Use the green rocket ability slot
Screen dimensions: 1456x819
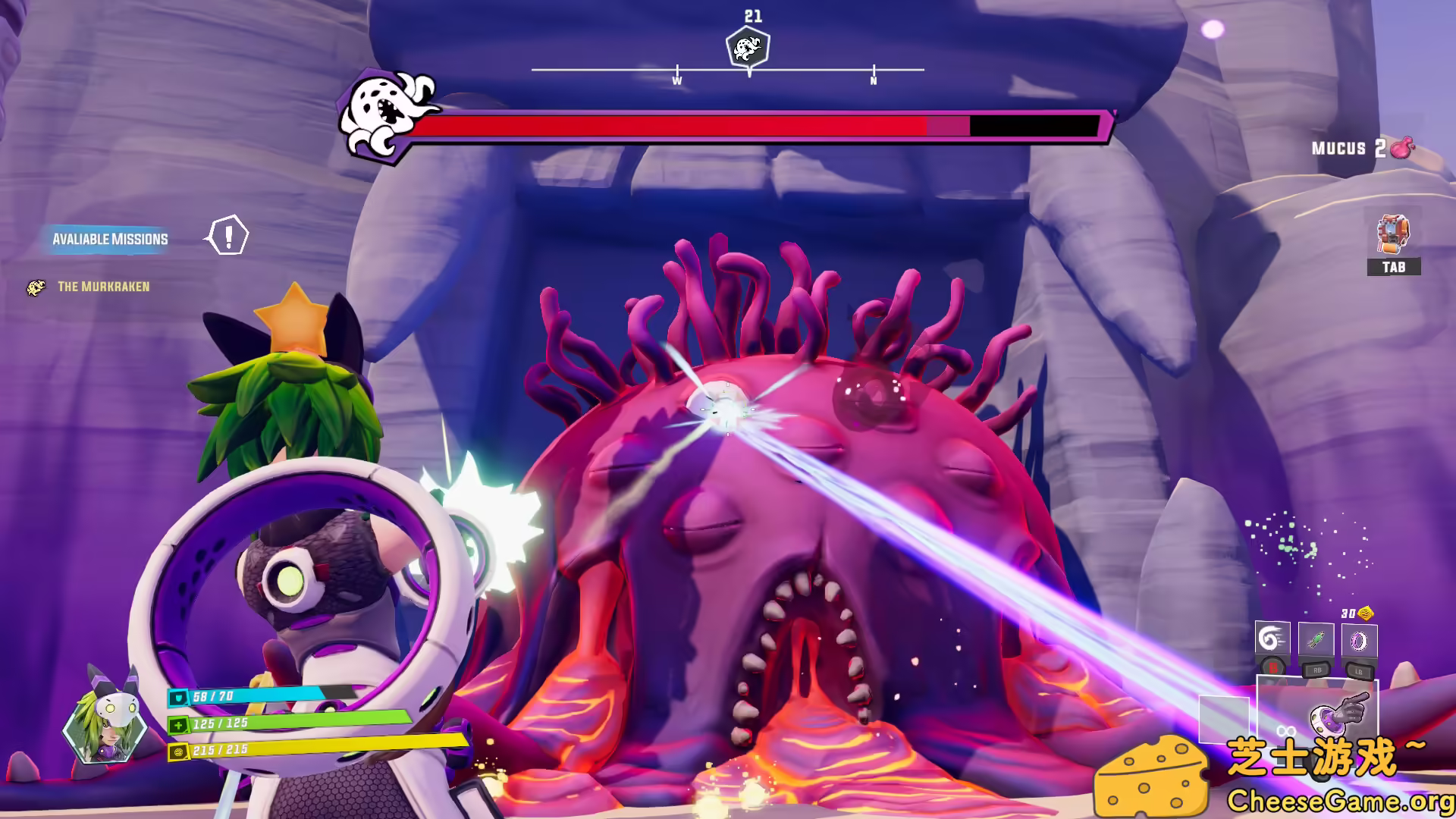coord(1316,640)
